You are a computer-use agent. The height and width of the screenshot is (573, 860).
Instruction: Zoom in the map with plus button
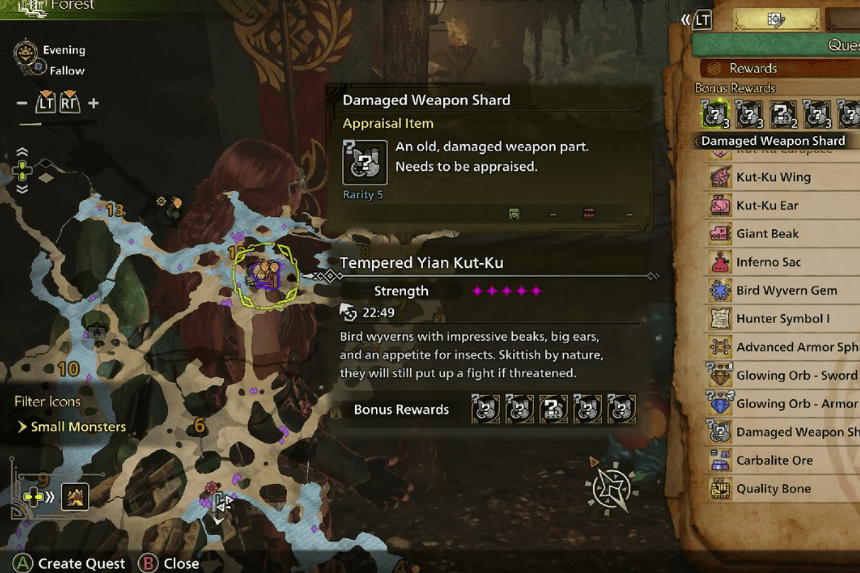93,103
